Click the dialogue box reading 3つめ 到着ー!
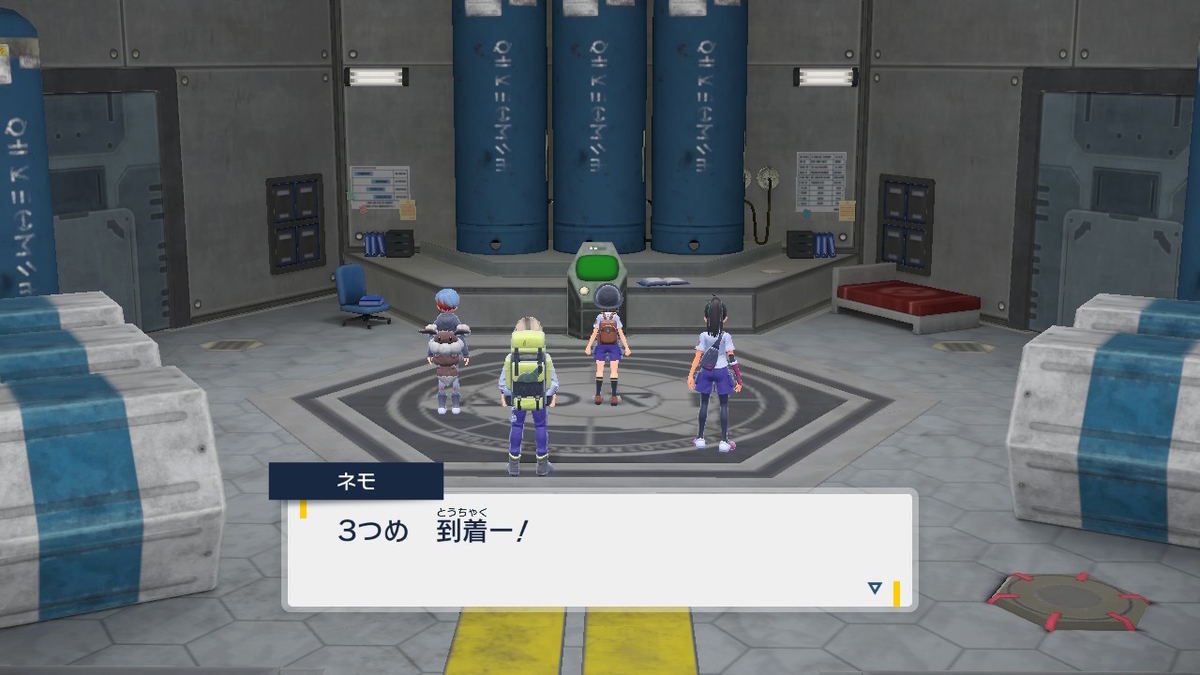The height and width of the screenshot is (675, 1200). point(600,548)
